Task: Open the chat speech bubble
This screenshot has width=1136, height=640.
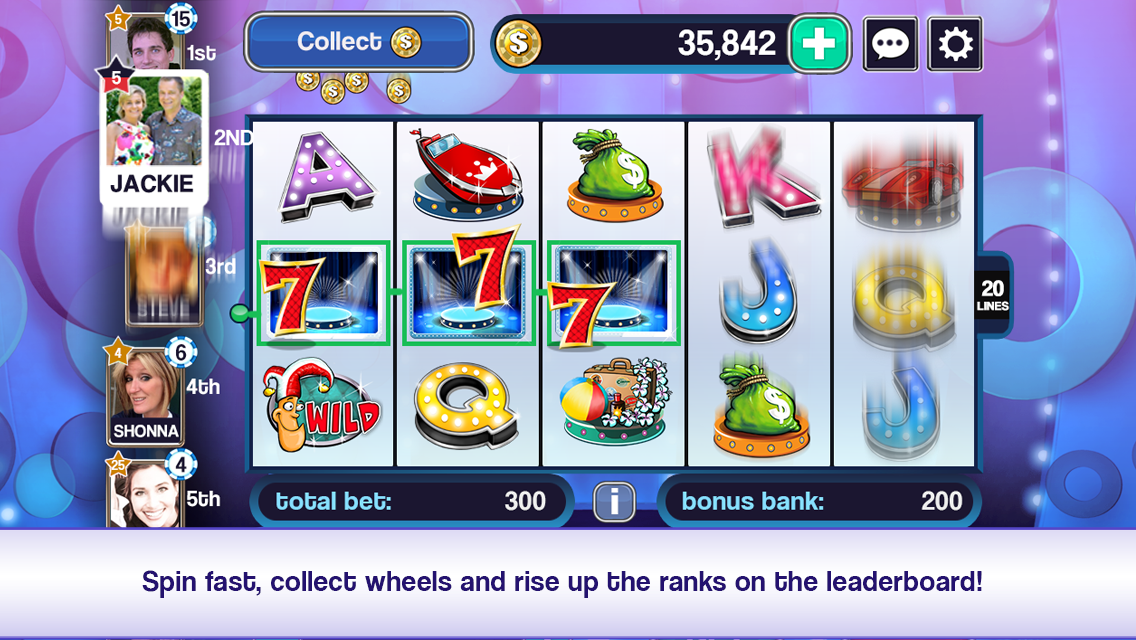Action: pyautogui.click(x=890, y=44)
